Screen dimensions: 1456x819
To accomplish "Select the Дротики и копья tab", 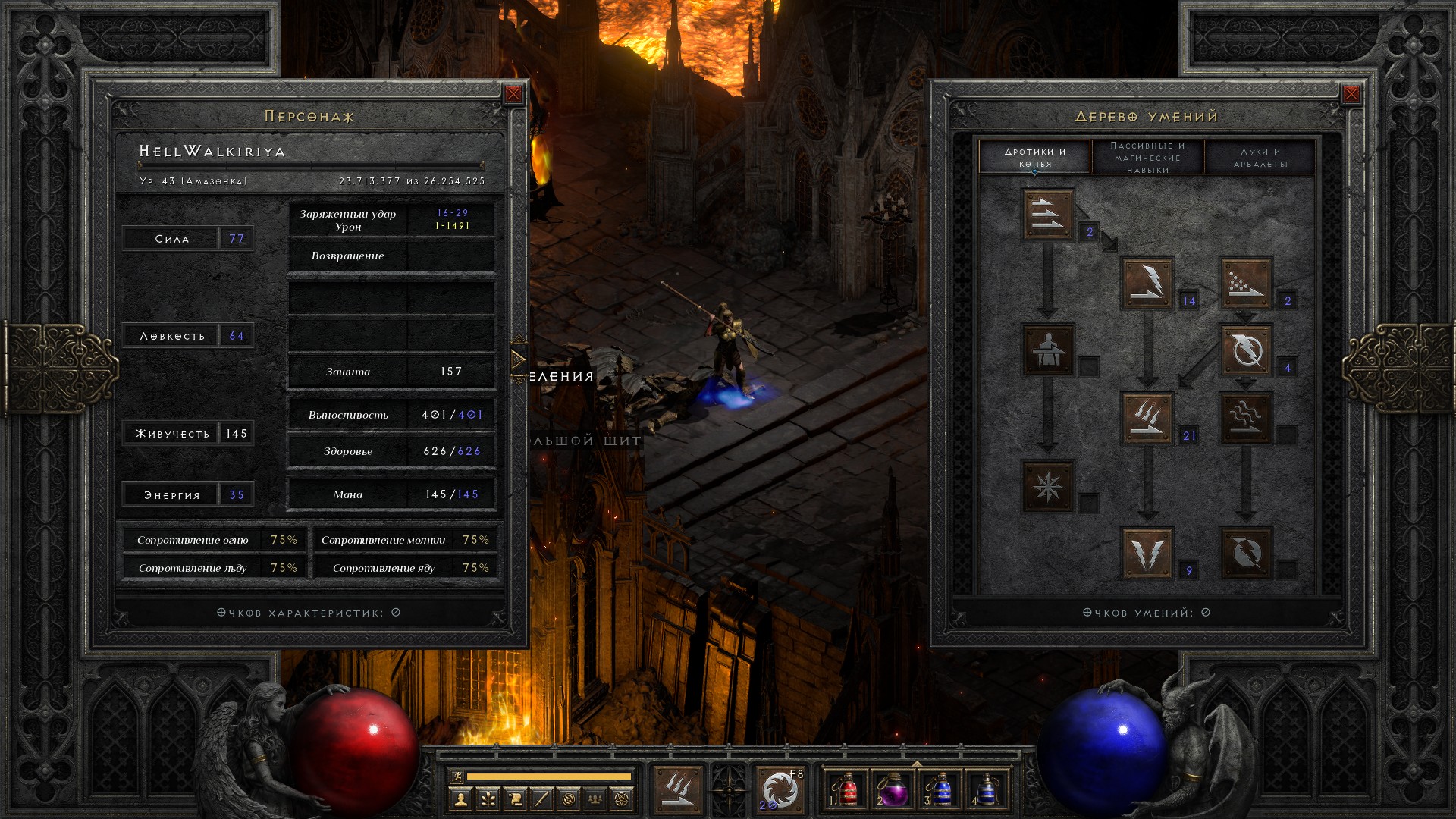I will click(x=1035, y=157).
